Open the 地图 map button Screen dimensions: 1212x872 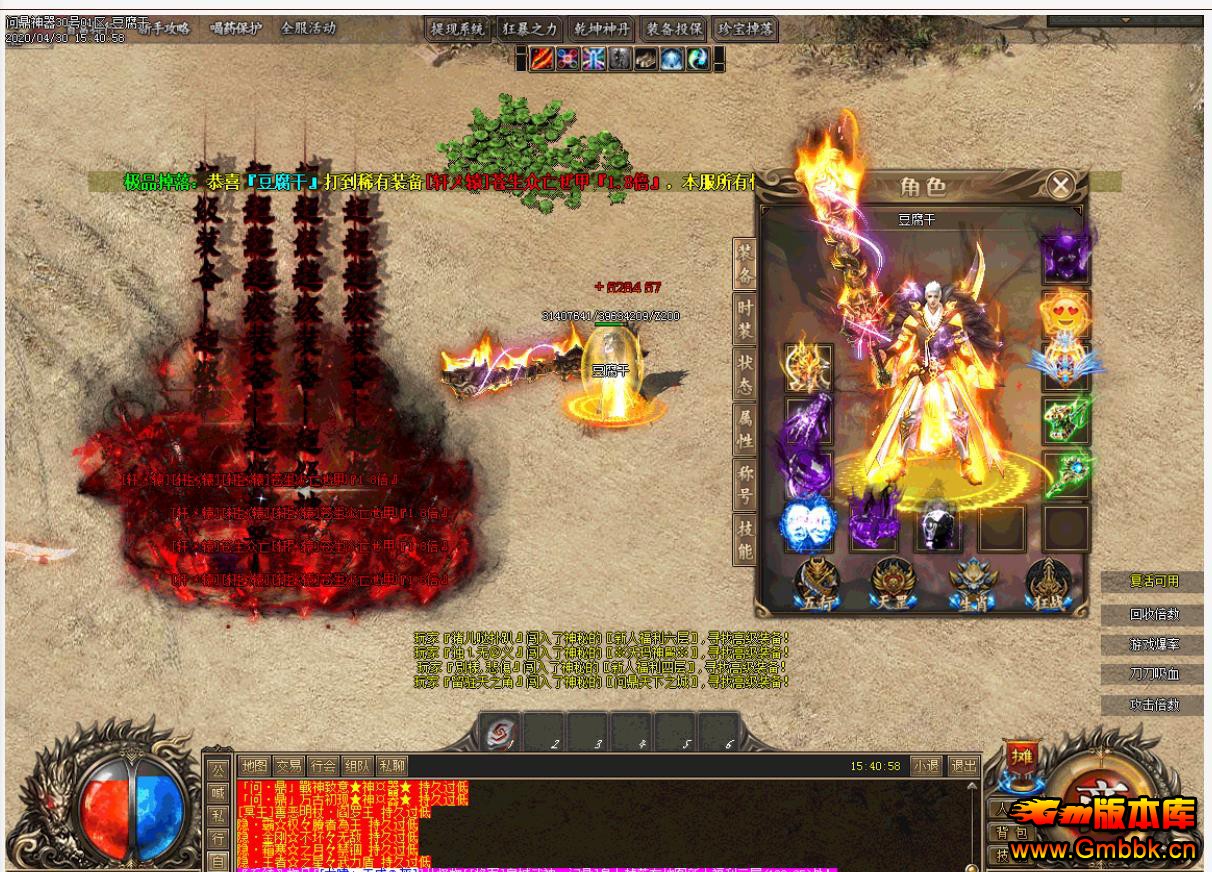coord(255,766)
